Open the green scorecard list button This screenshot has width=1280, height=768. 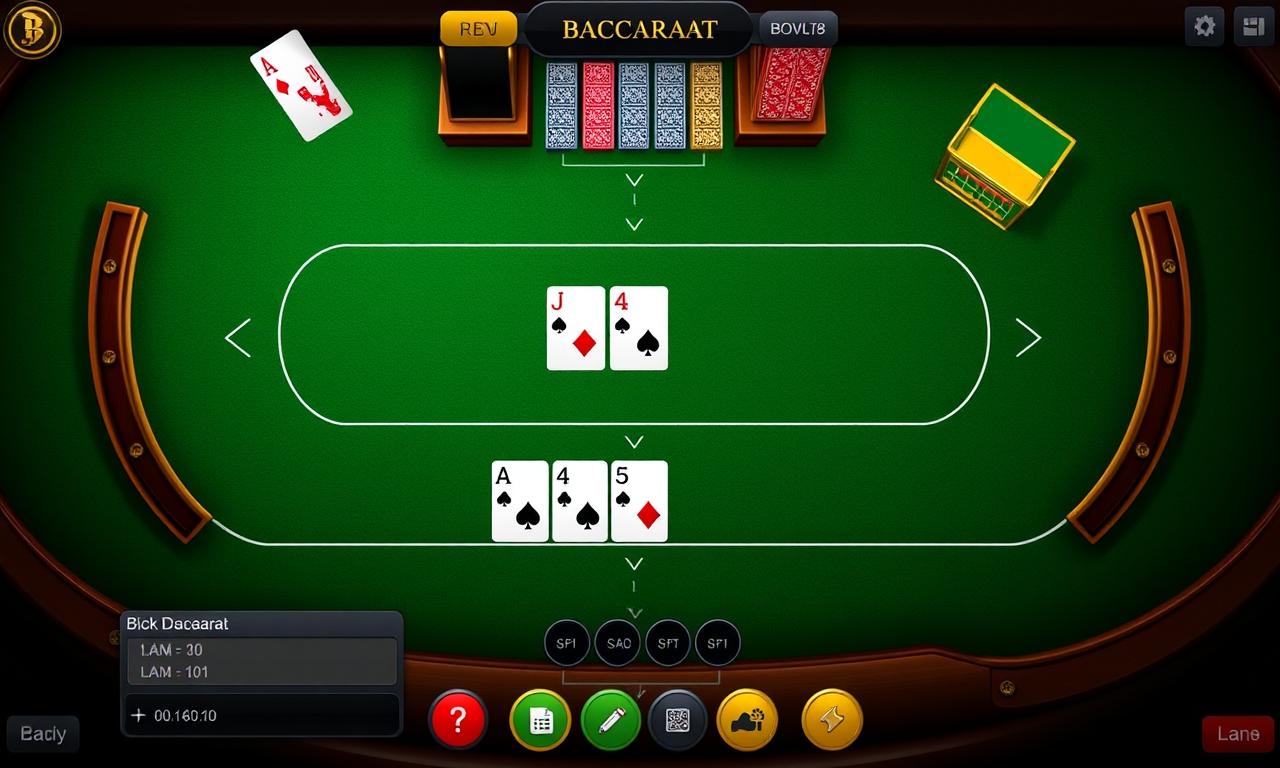coord(540,719)
